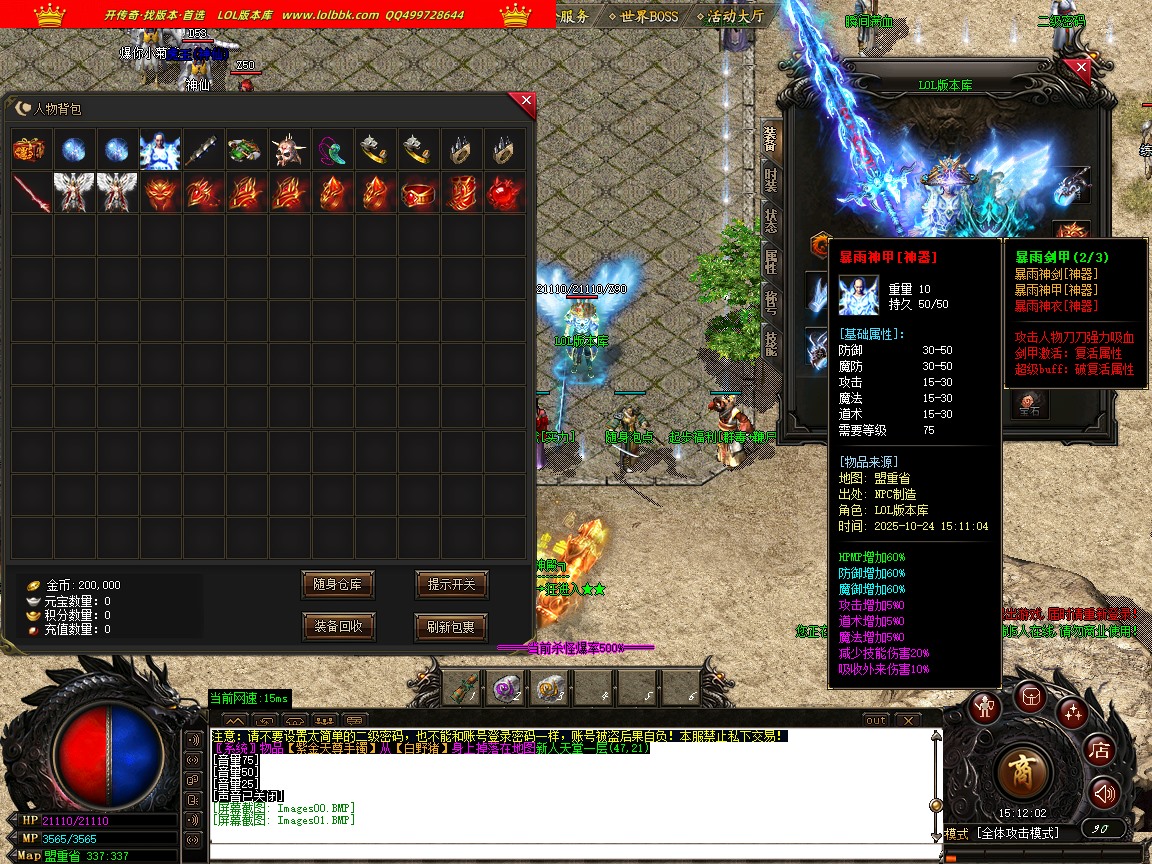Open the 店 store button

pyautogui.click(x=1100, y=748)
